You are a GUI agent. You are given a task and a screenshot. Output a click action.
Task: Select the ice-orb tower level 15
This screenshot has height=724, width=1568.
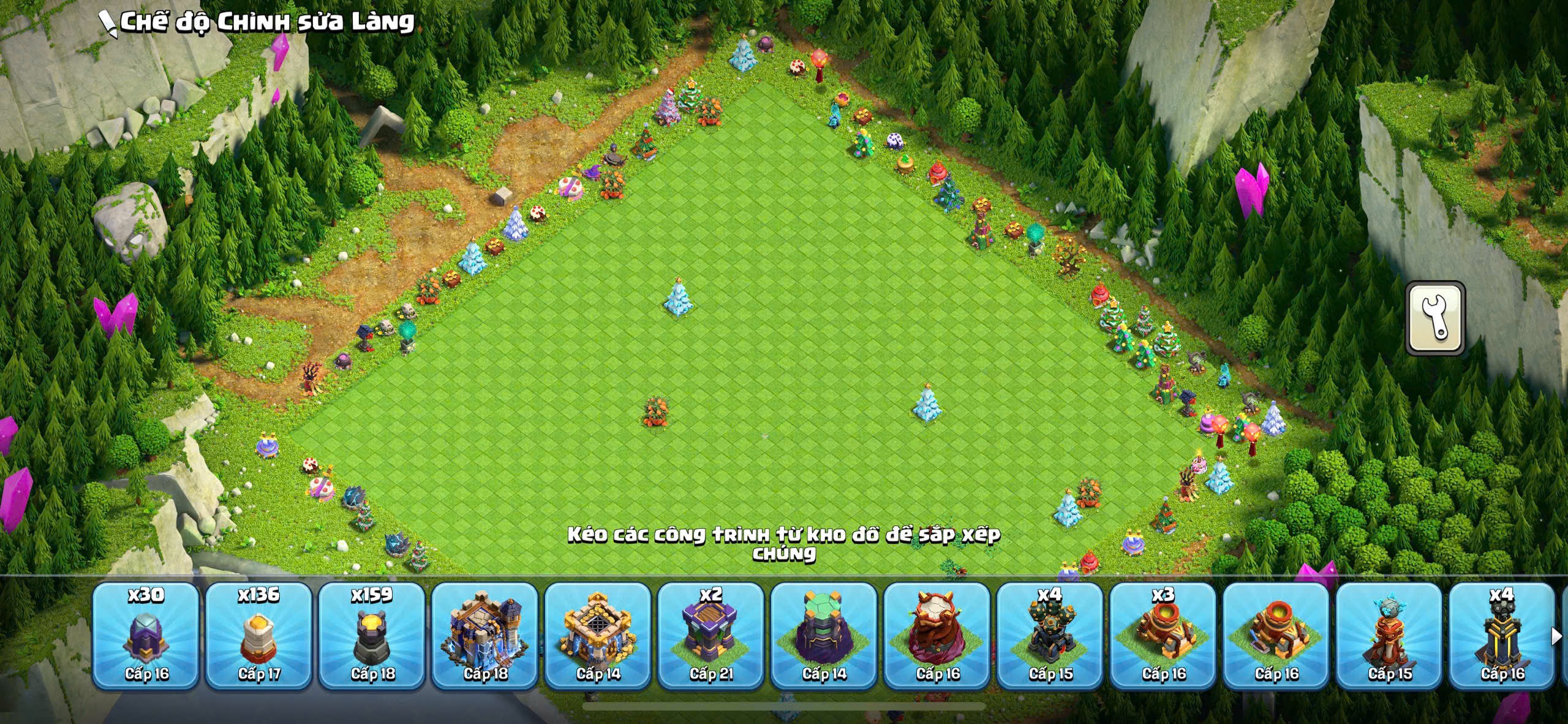[1389, 636]
